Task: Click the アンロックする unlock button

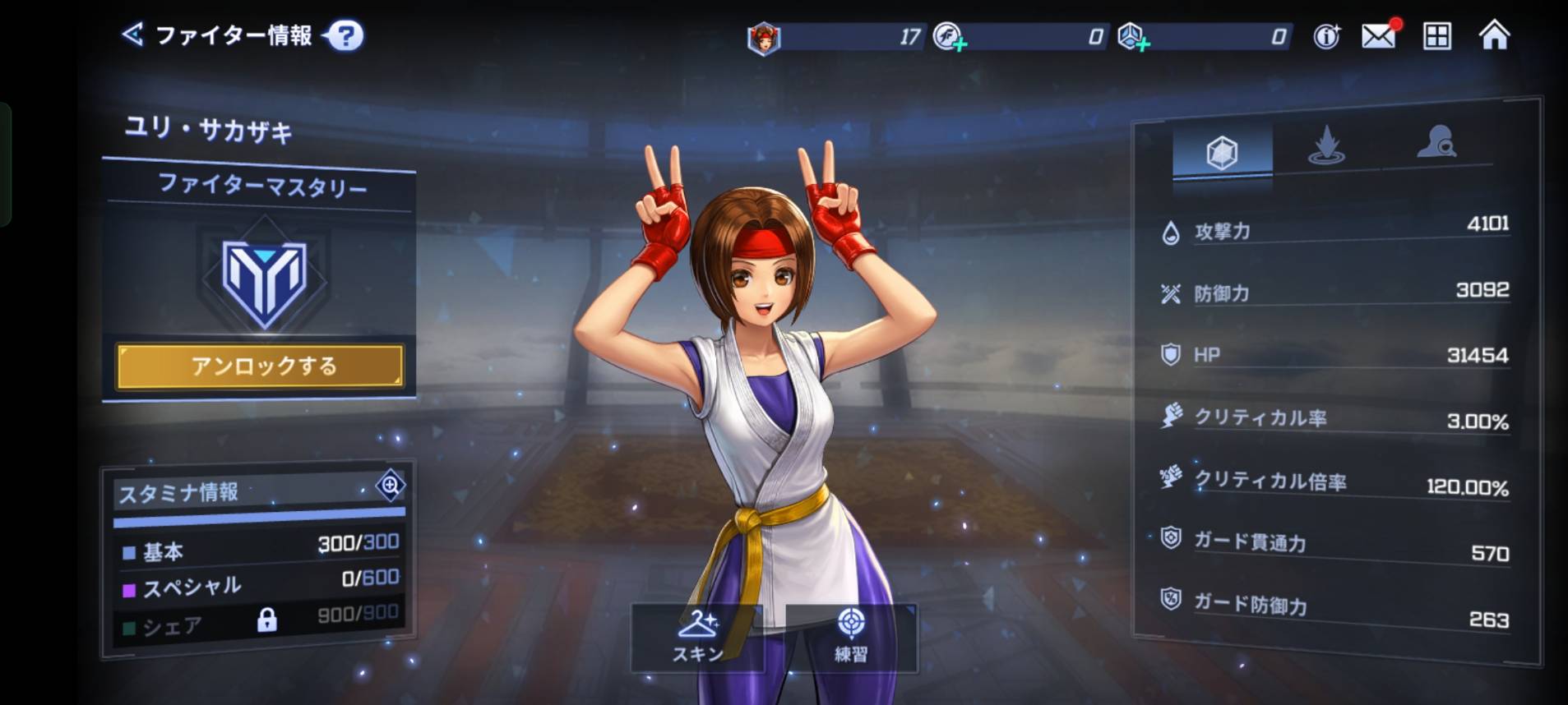Action: [x=261, y=366]
